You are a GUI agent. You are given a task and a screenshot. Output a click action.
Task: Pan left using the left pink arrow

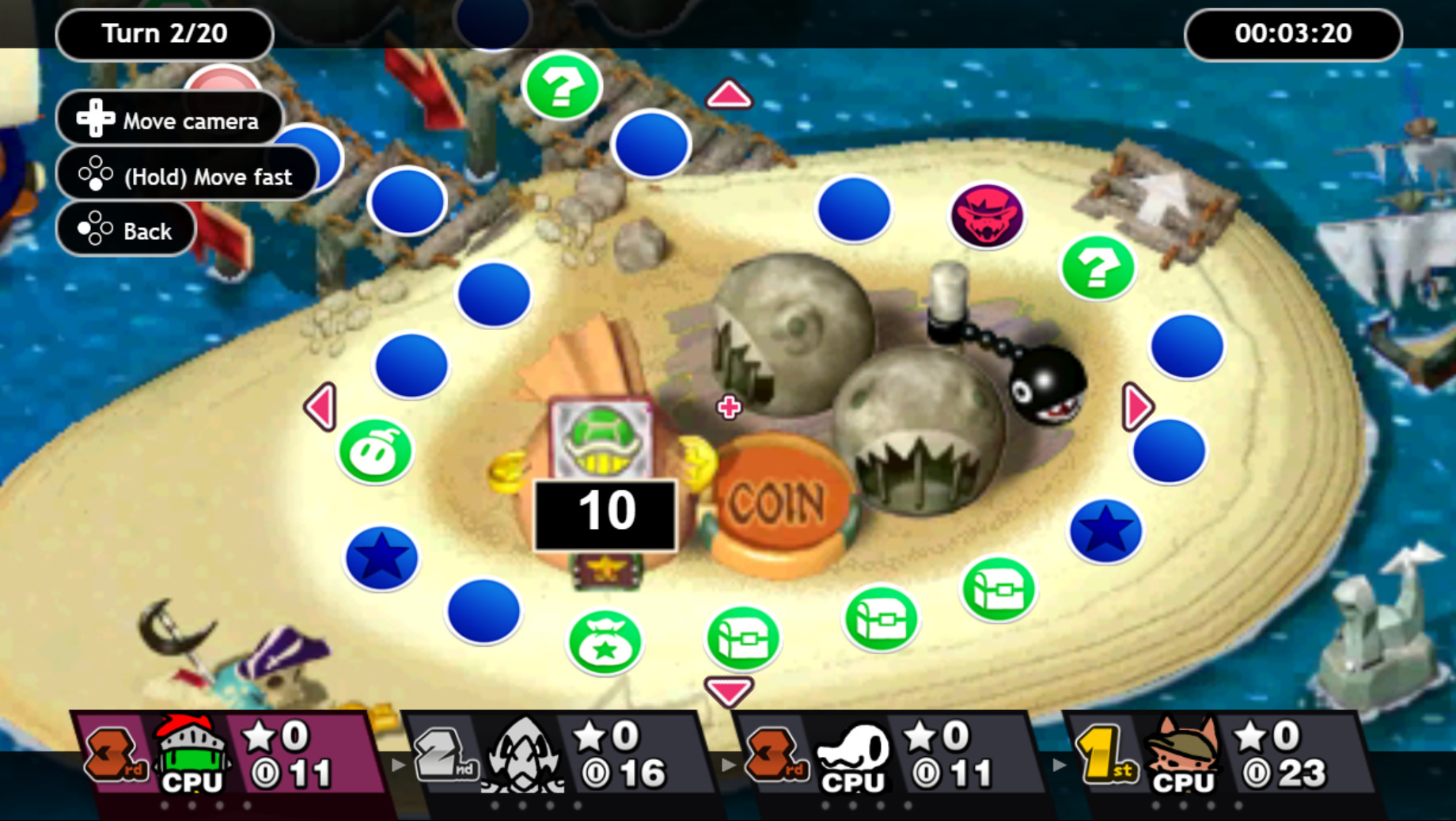click(x=321, y=407)
